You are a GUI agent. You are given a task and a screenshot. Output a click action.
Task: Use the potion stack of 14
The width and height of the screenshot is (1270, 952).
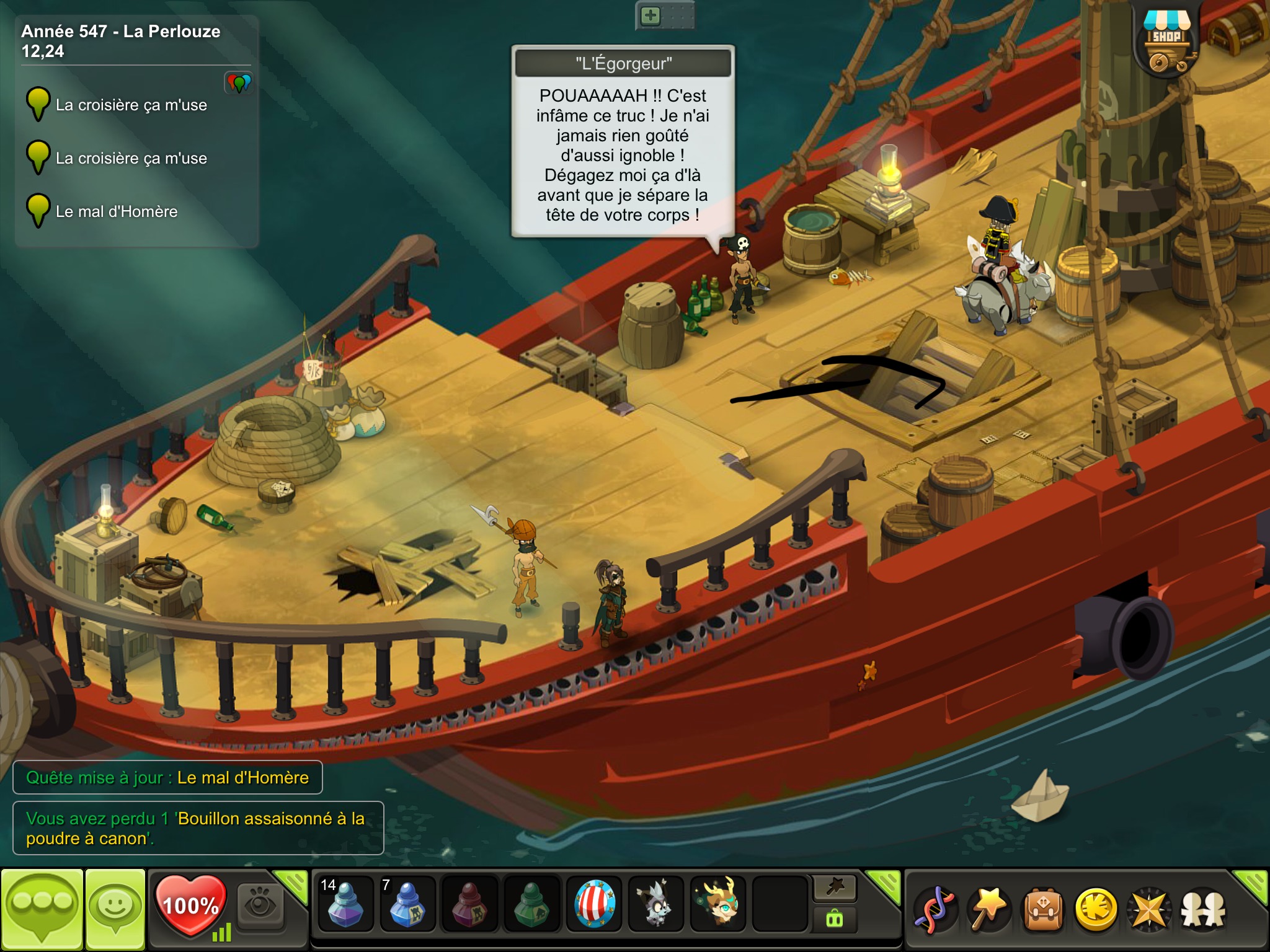345,904
